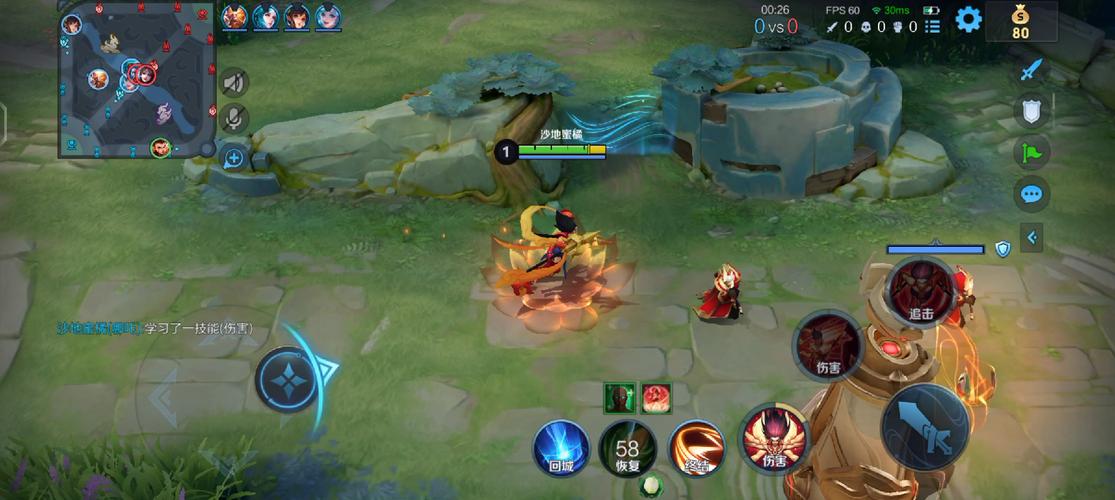
Task: Send the shield retreat signal
Action: (1031, 110)
